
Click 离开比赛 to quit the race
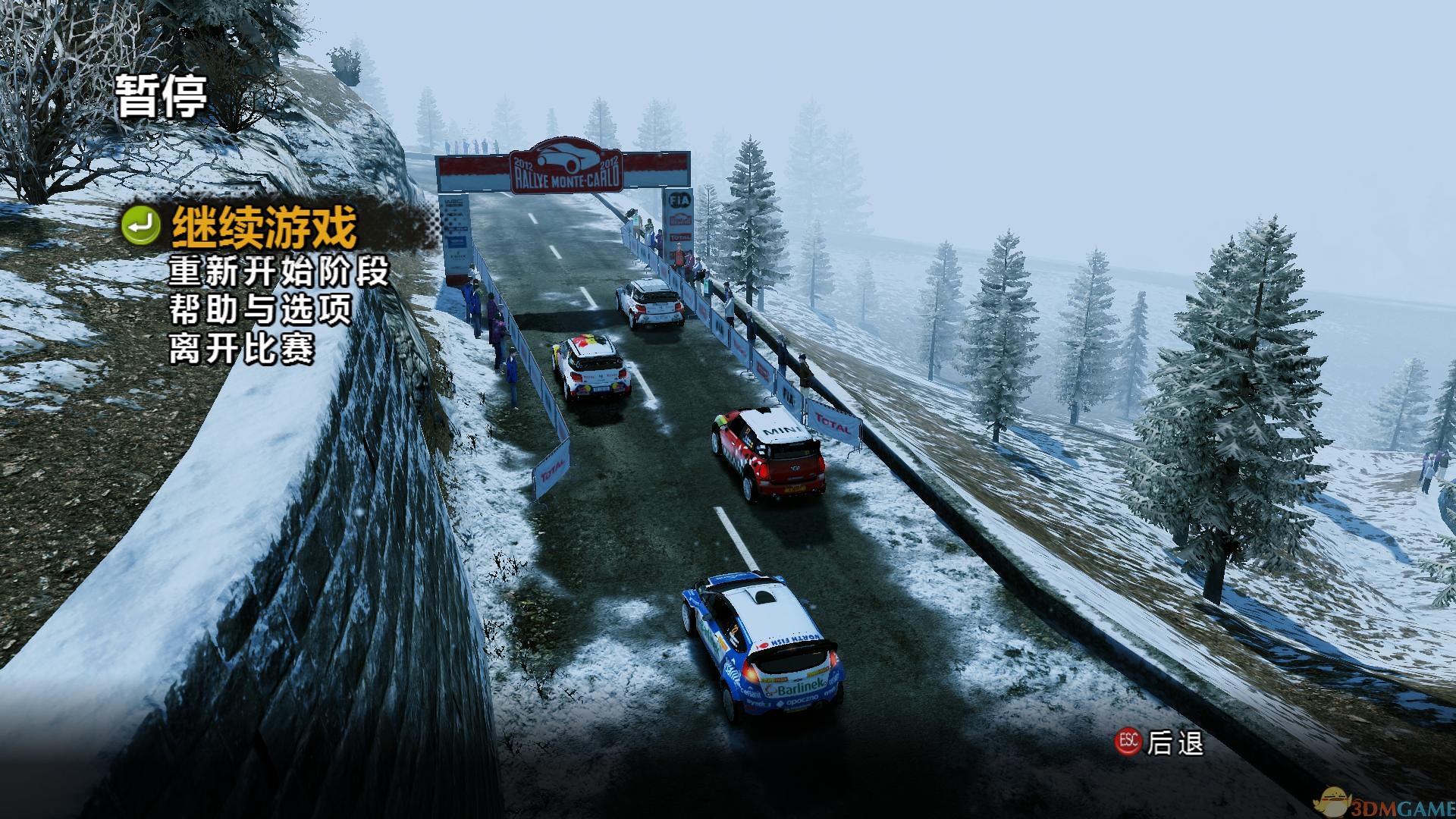241,349
